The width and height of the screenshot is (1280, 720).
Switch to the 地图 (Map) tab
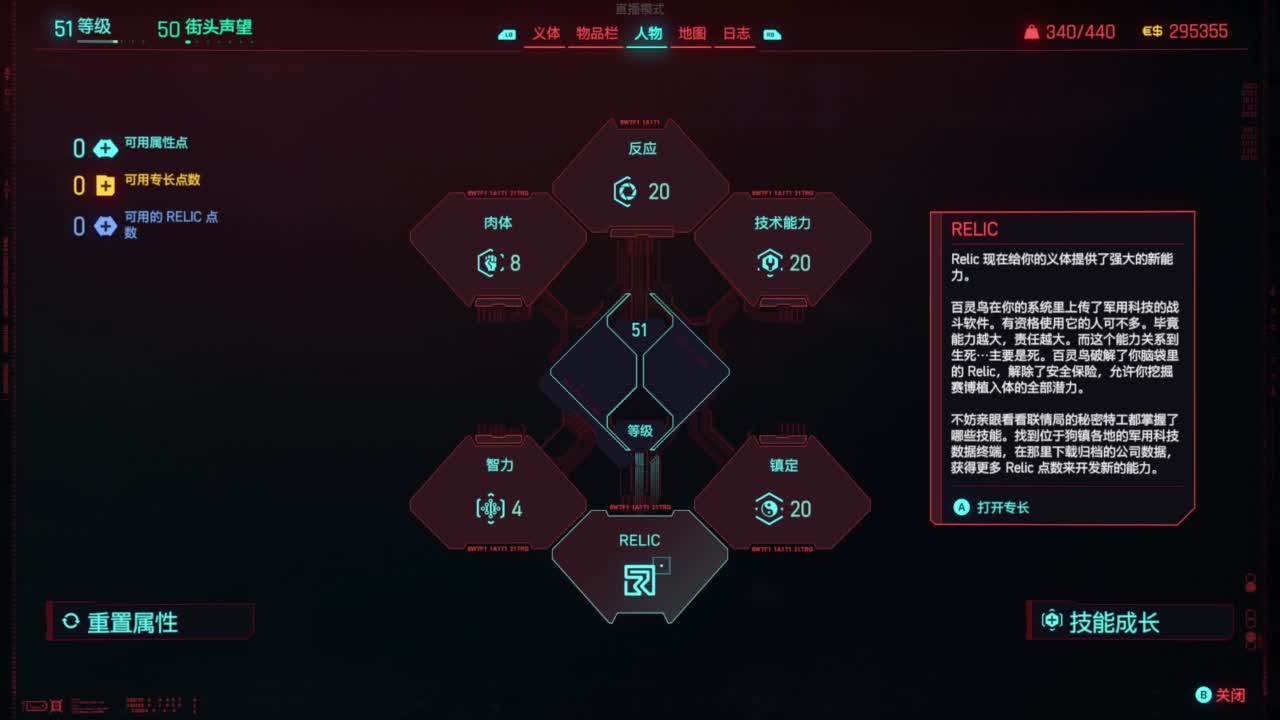pyautogui.click(x=690, y=31)
